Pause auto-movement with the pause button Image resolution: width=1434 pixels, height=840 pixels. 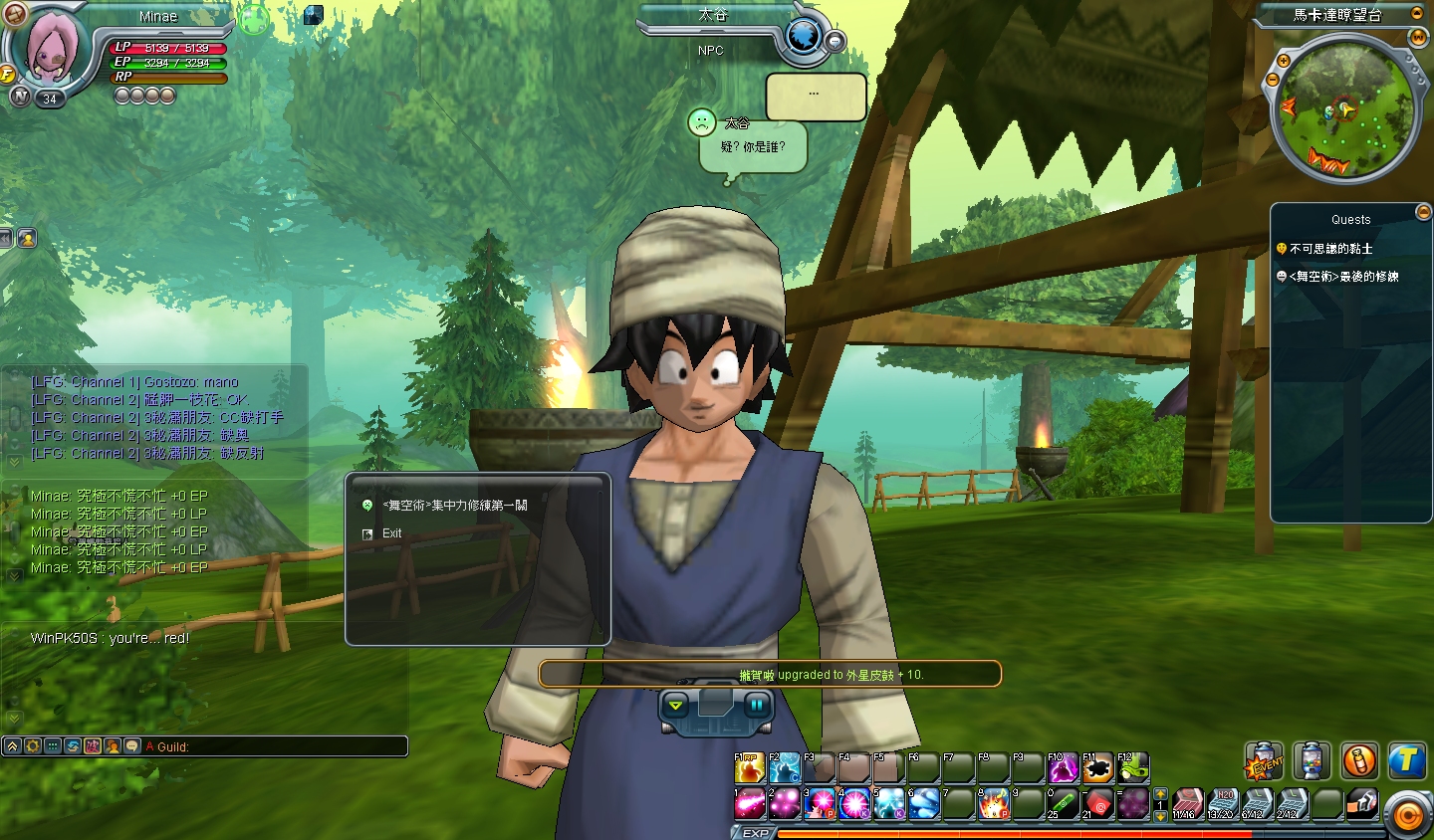(x=757, y=704)
